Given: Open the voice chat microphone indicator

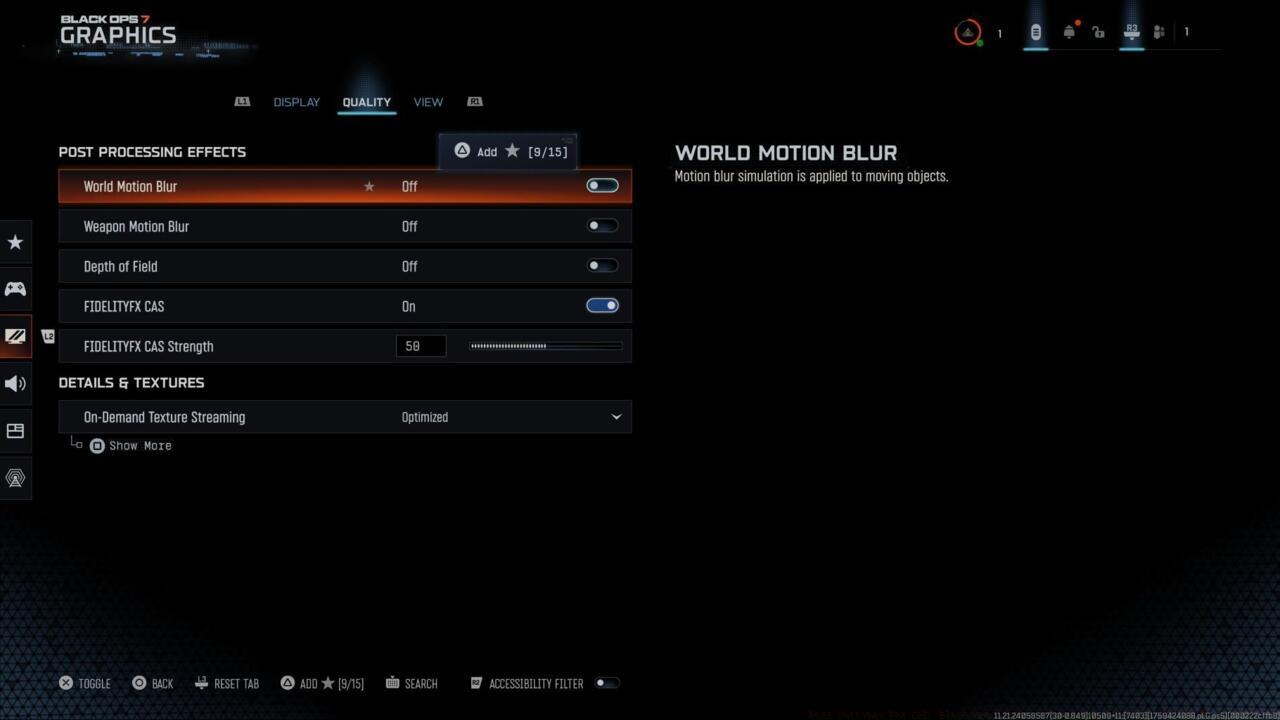Looking at the screenshot, I should pos(1035,32).
